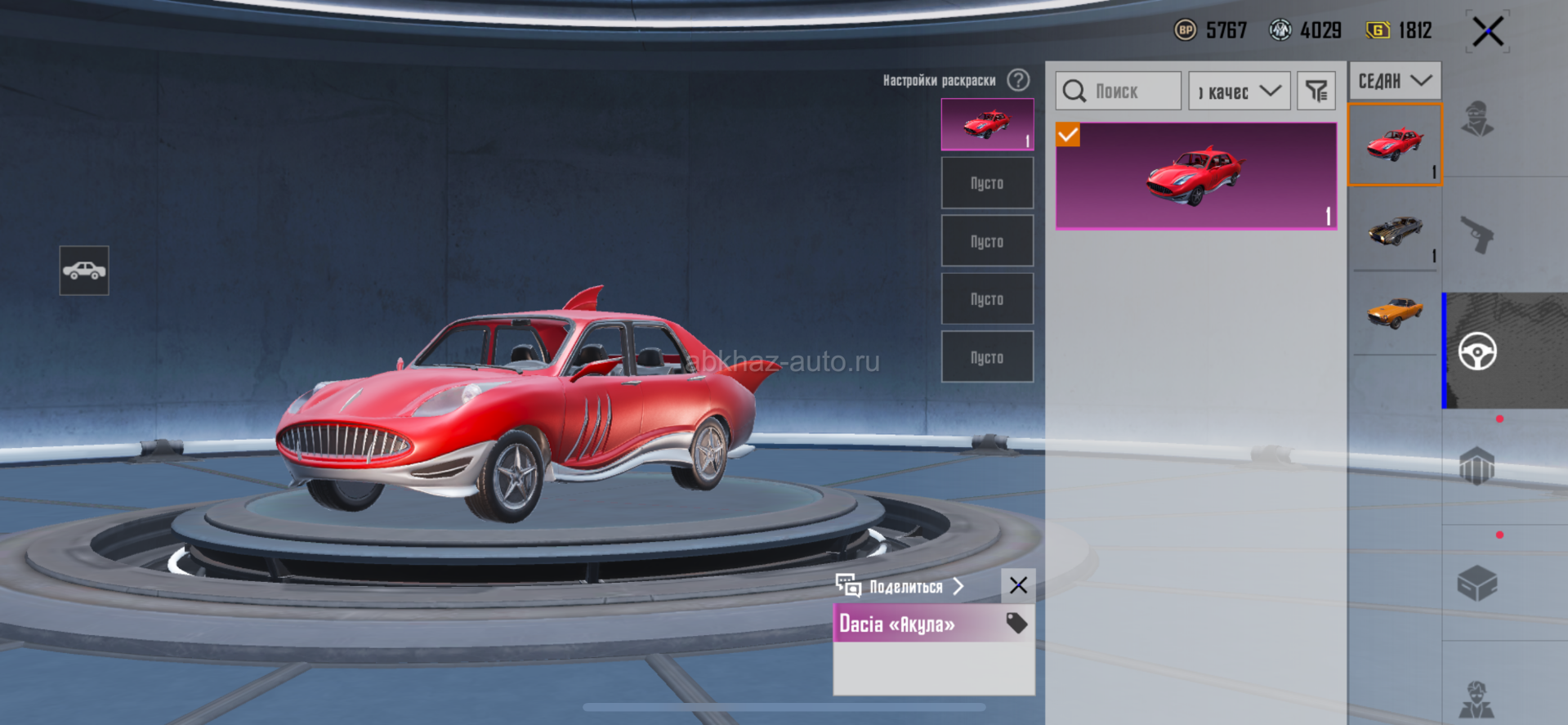
Task: Select the dark muscle car thumbnail
Action: (x=1395, y=231)
